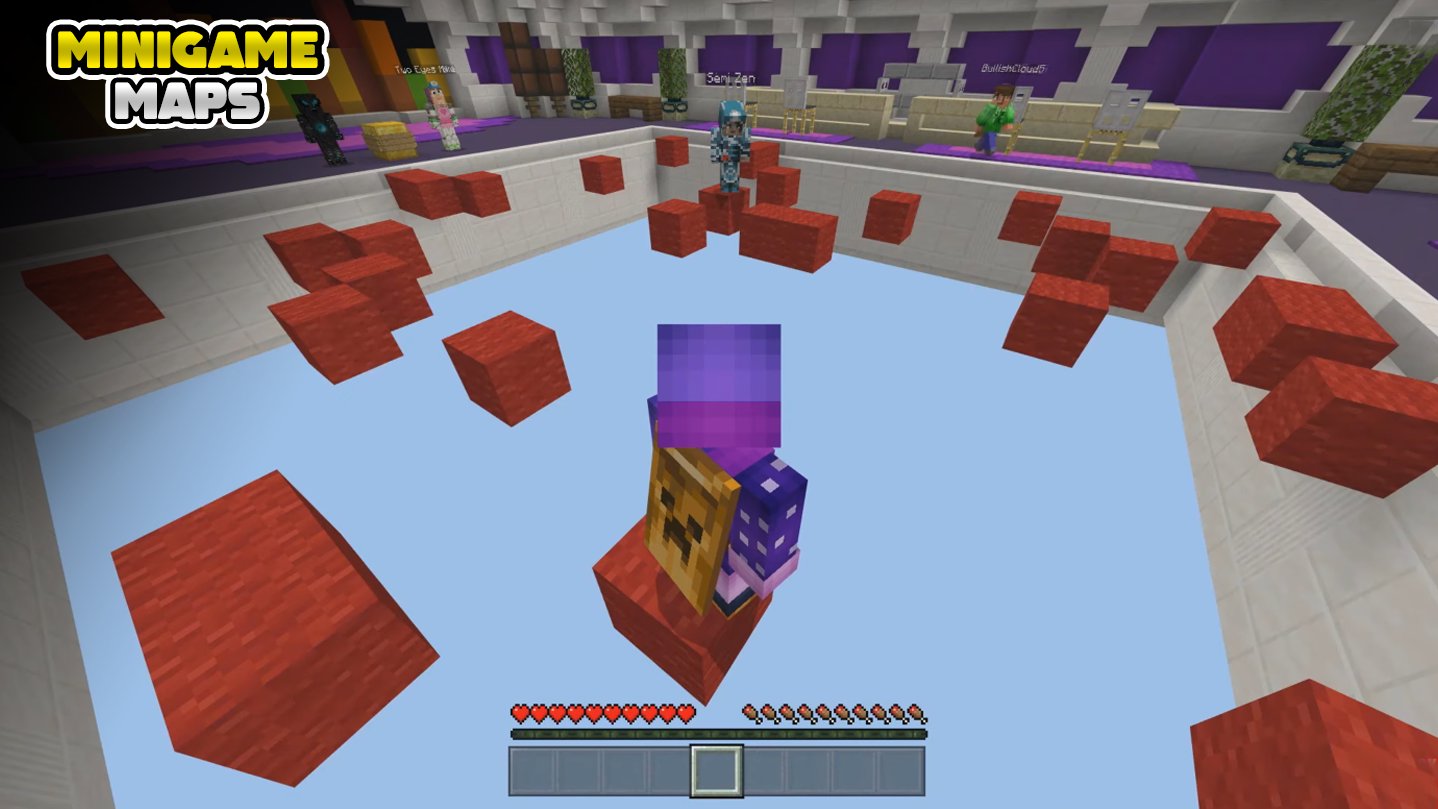This screenshot has height=809, width=1438.
Task: Click the last heart in the health row
Action: [688, 713]
